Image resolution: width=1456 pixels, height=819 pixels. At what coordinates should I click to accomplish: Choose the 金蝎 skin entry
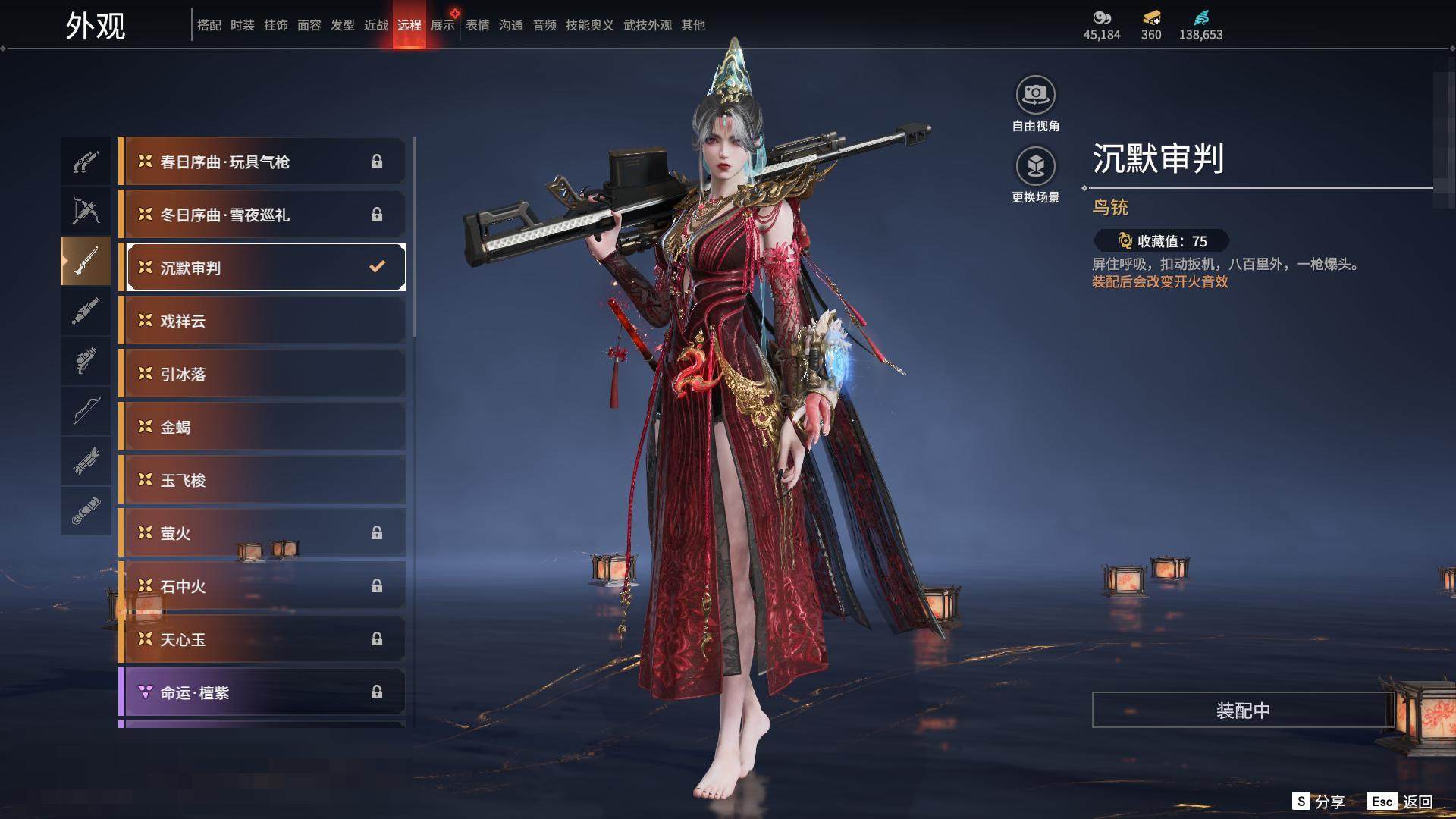click(x=262, y=427)
